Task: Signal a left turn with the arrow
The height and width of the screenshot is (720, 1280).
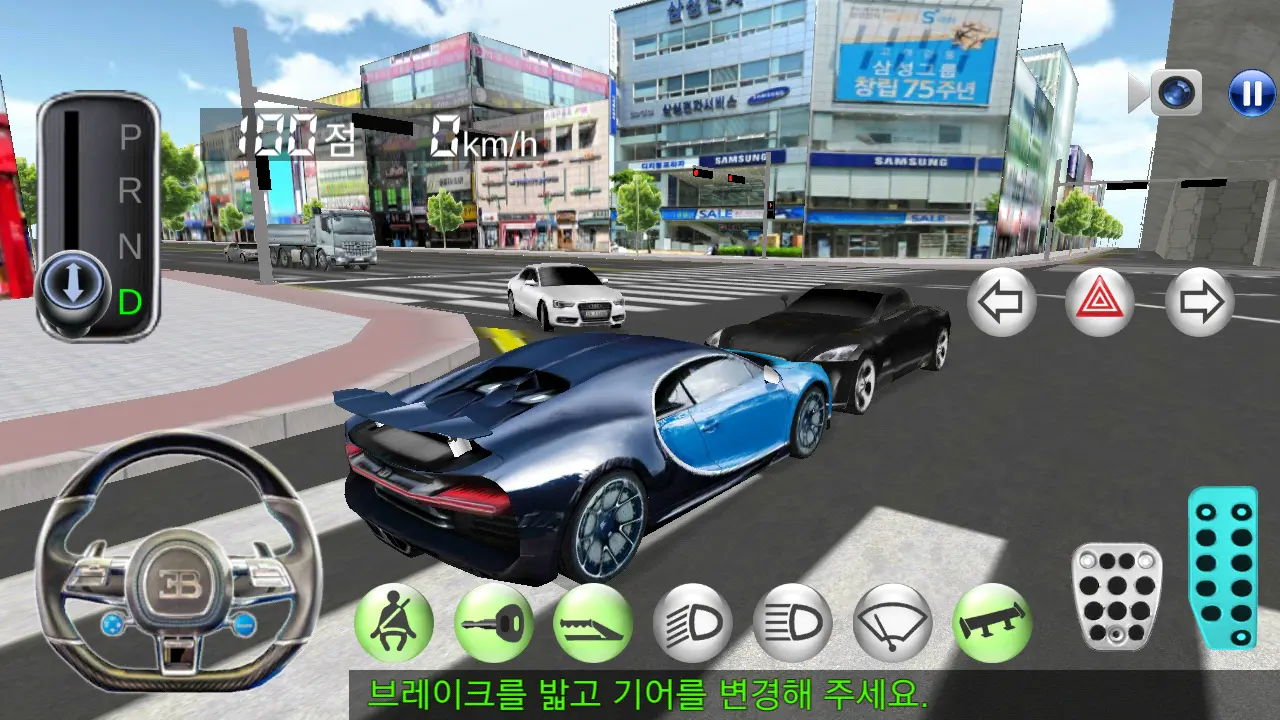Action: 1002,300
